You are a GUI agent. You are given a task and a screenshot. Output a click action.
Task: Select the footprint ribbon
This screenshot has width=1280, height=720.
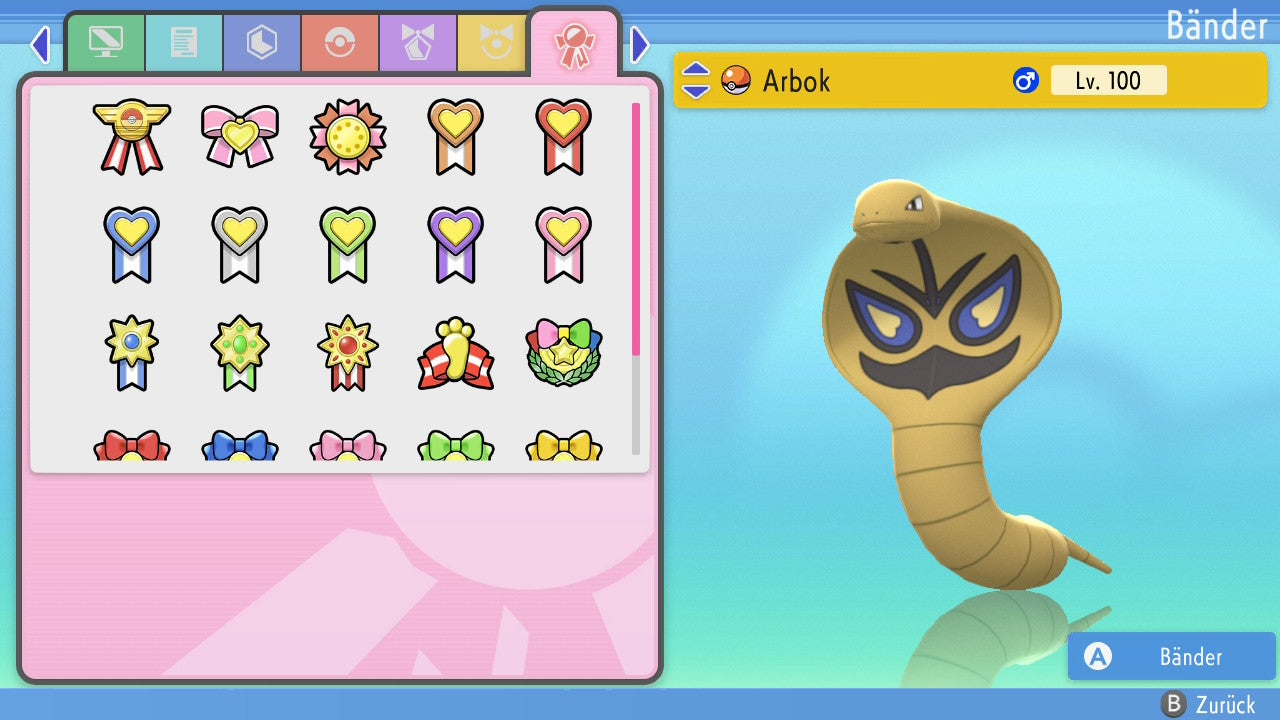click(x=455, y=354)
